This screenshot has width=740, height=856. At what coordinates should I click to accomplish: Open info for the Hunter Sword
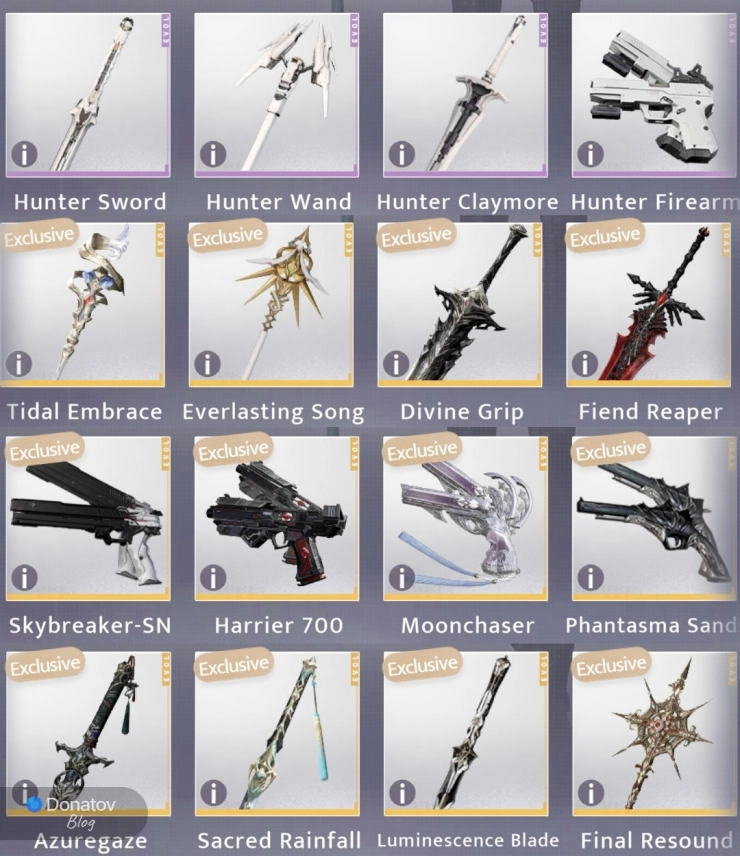(x=24, y=153)
